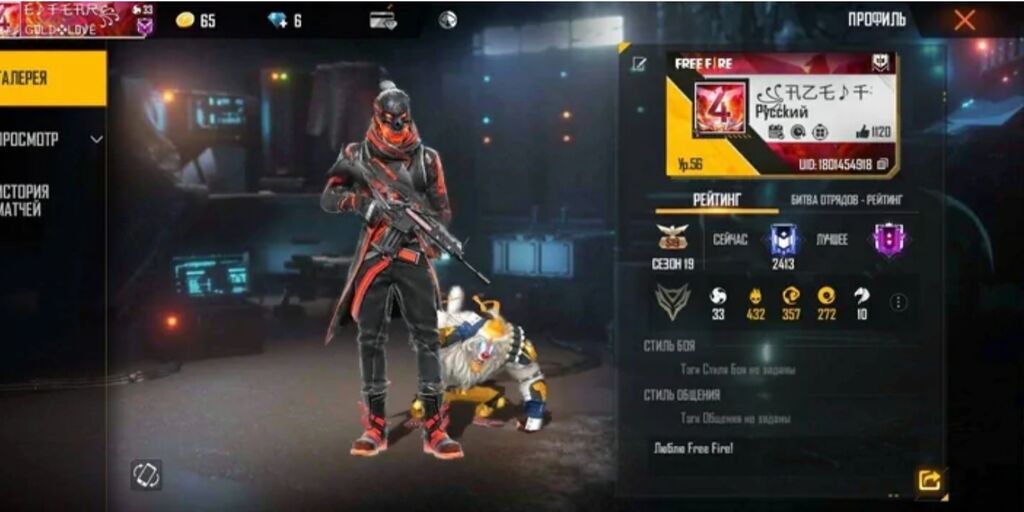Open the card top-up icon
Viewport: 1024px width, 512px height.
click(383, 20)
